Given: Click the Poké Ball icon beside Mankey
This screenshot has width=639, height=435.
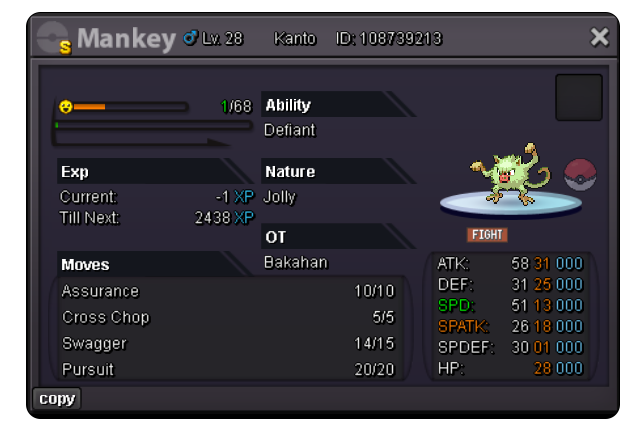Looking at the screenshot, I should tap(580, 173).
